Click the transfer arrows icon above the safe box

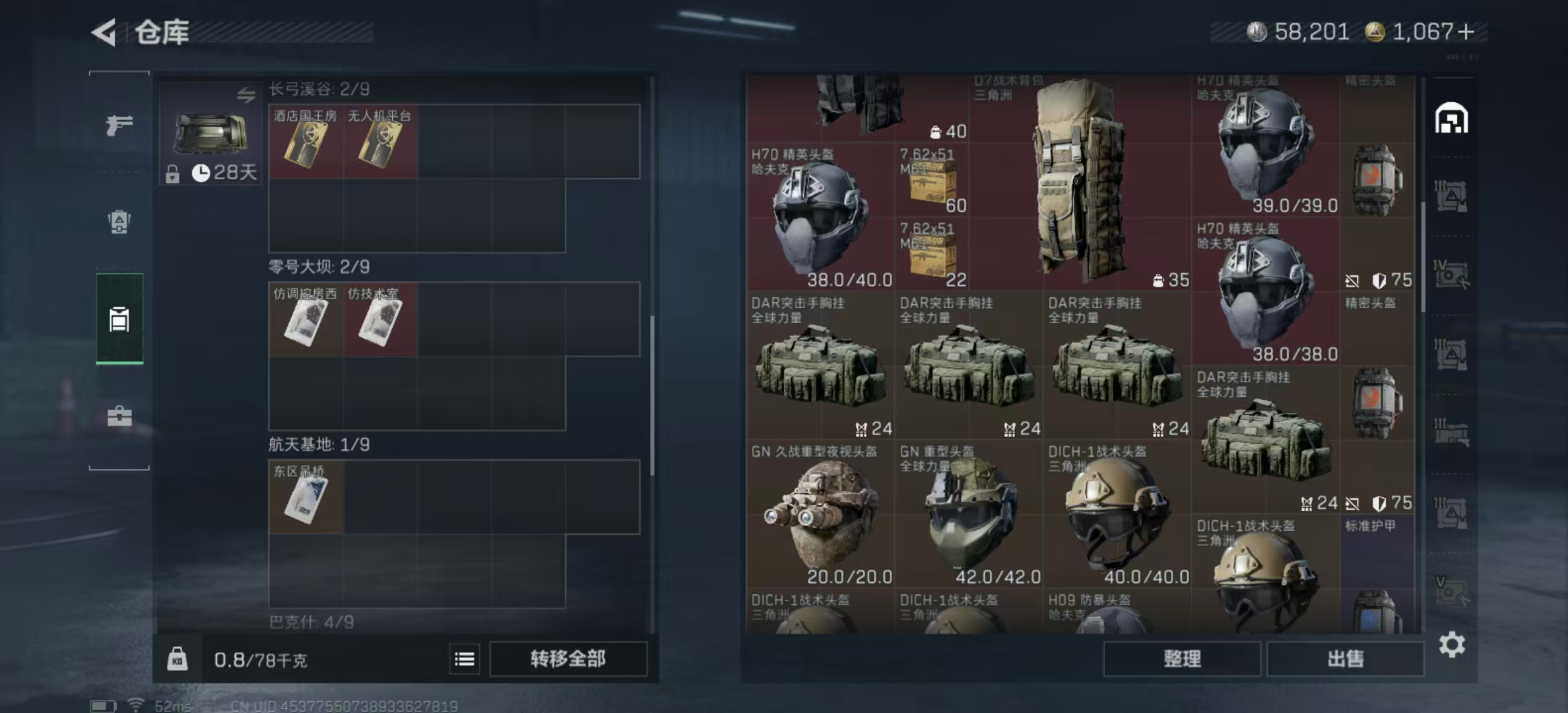point(247,95)
